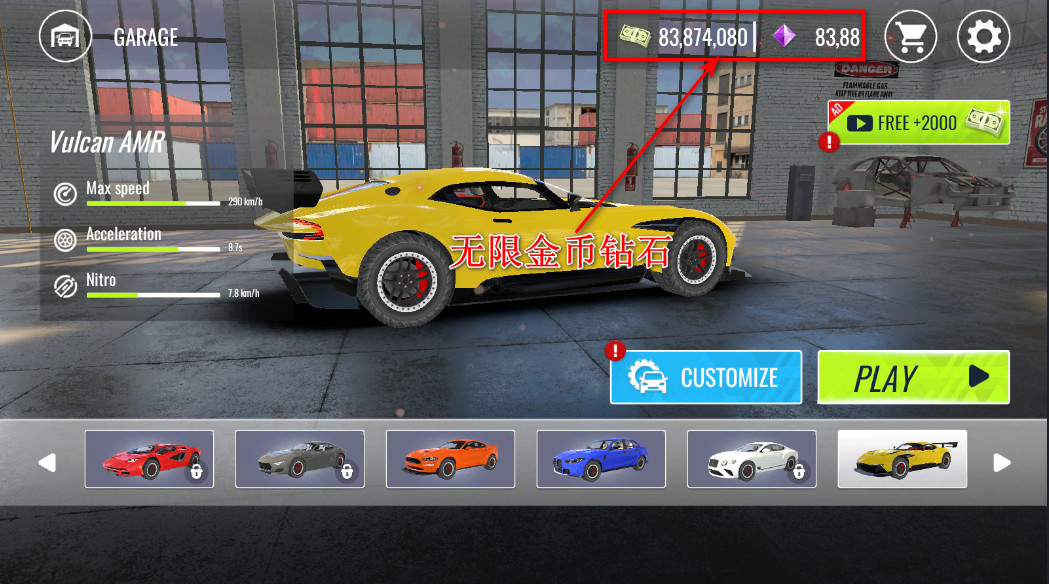
Task: Select the locked gray car thumbnail
Action: (x=299, y=459)
